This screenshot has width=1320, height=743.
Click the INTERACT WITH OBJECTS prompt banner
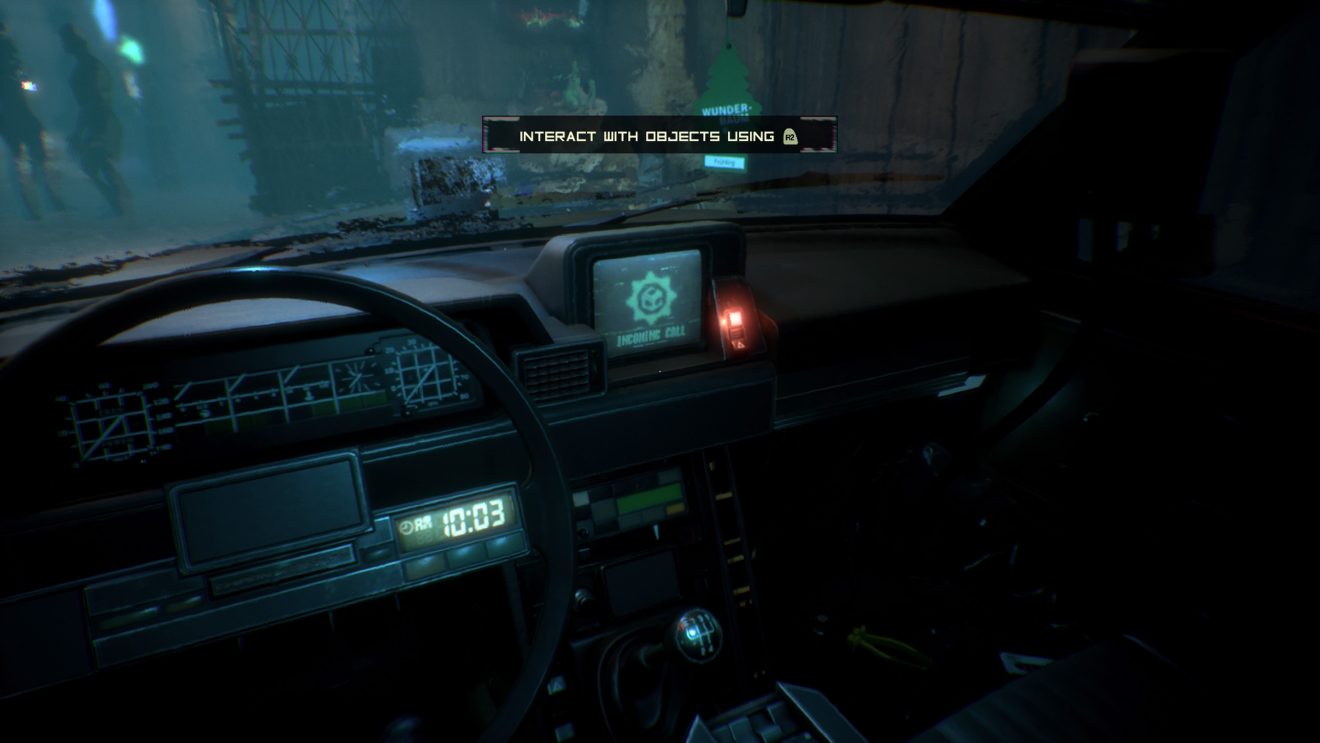pos(640,134)
